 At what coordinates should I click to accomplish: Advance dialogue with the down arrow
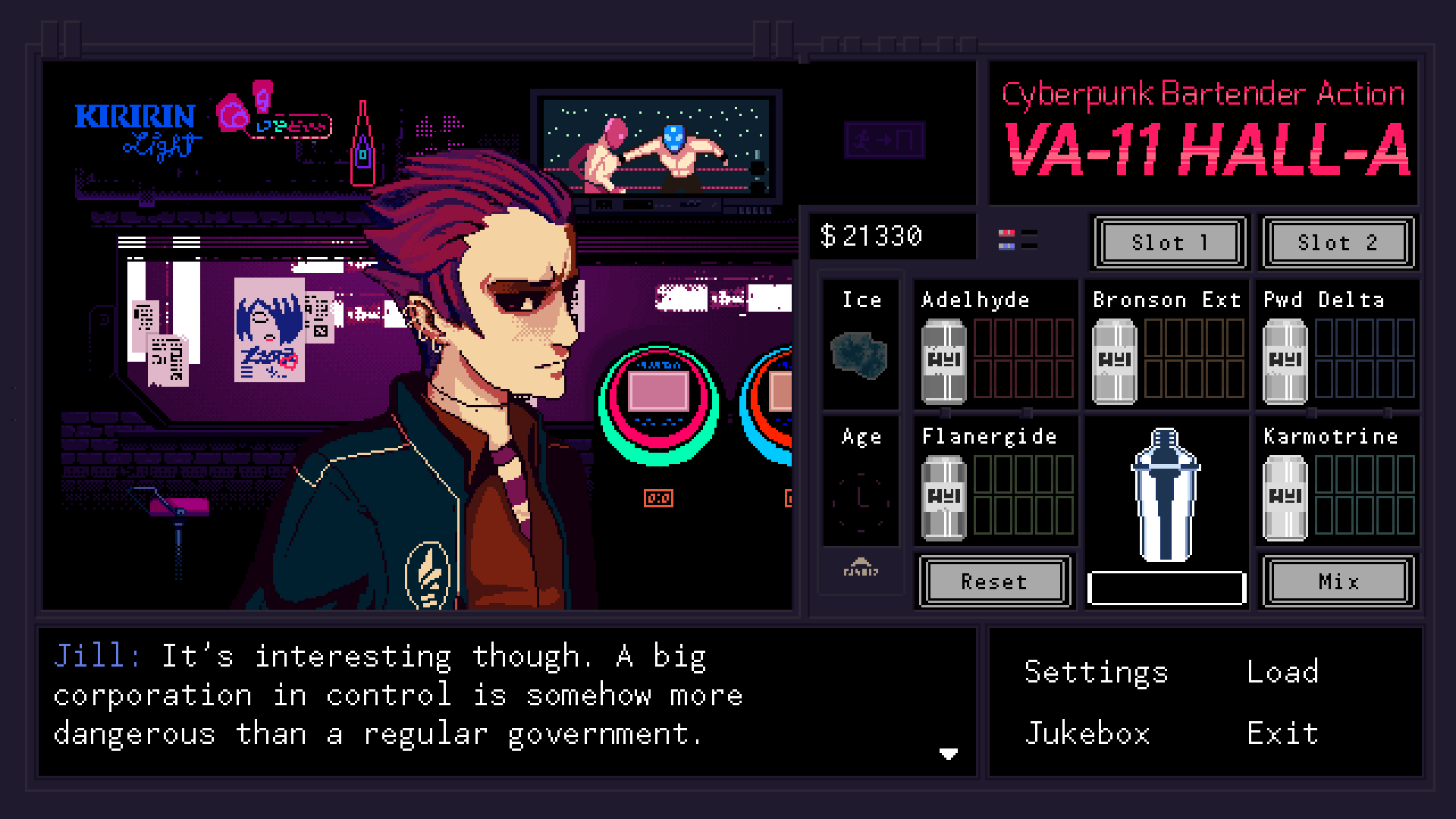[x=948, y=753]
